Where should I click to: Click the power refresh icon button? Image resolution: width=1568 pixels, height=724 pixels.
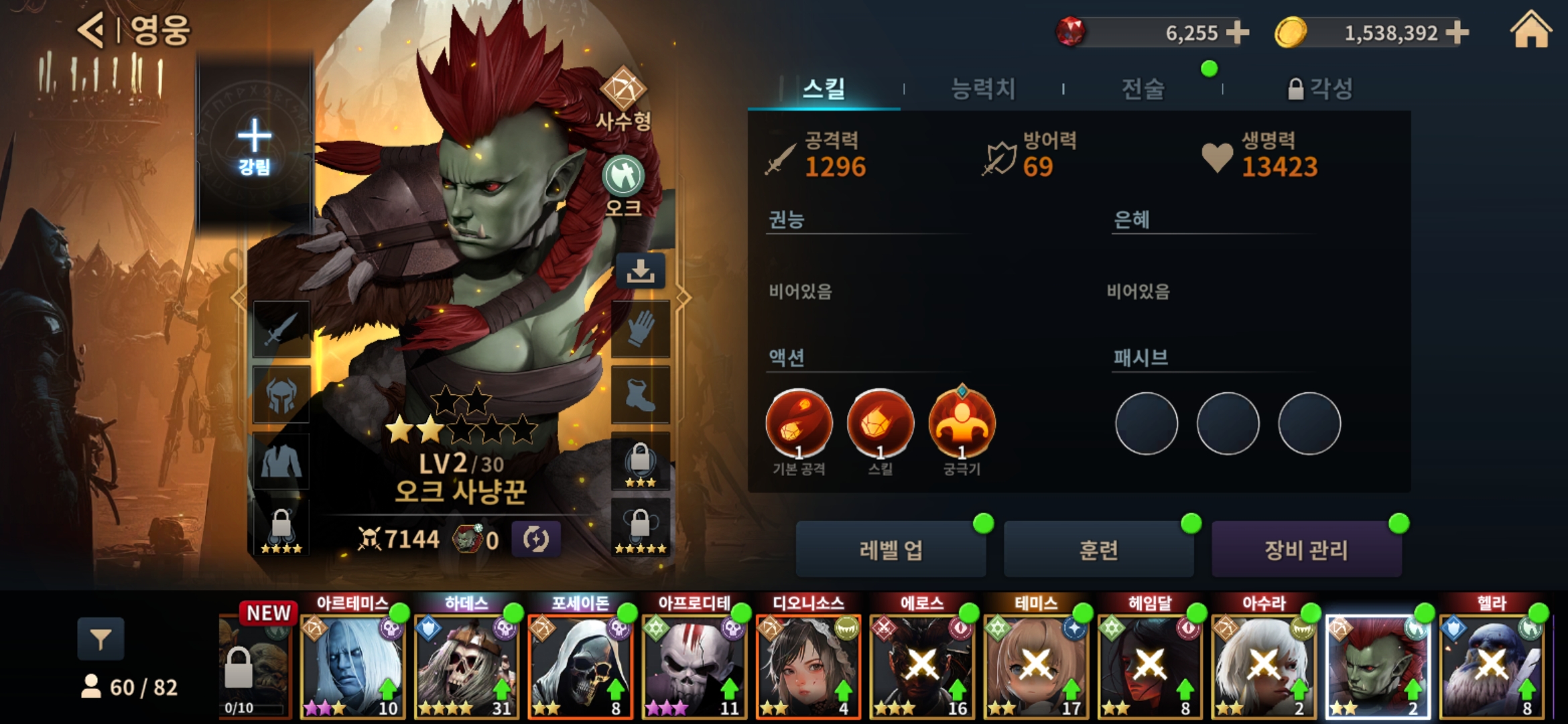pos(535,539)
